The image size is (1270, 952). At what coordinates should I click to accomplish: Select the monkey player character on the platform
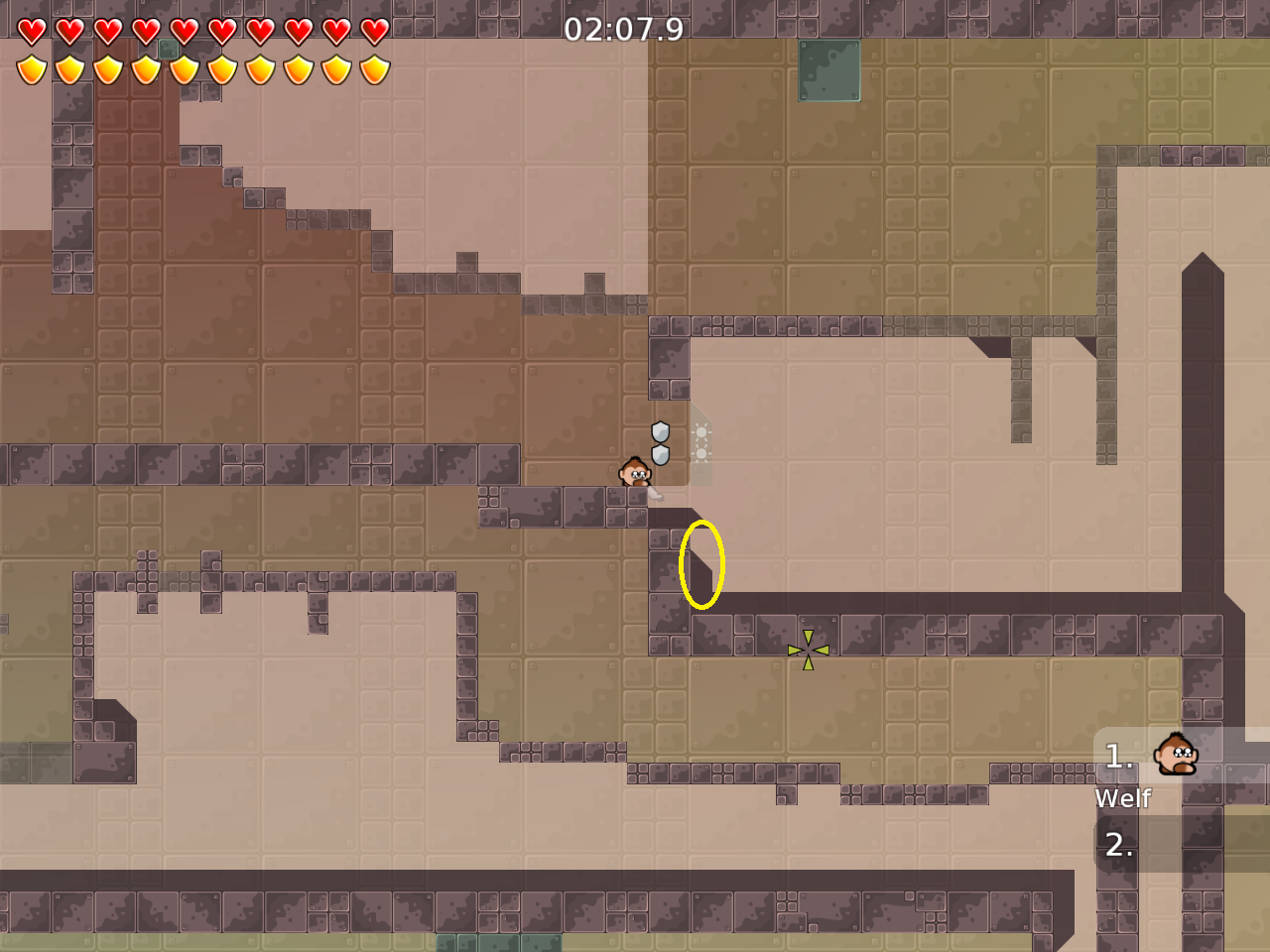(633, 473)
